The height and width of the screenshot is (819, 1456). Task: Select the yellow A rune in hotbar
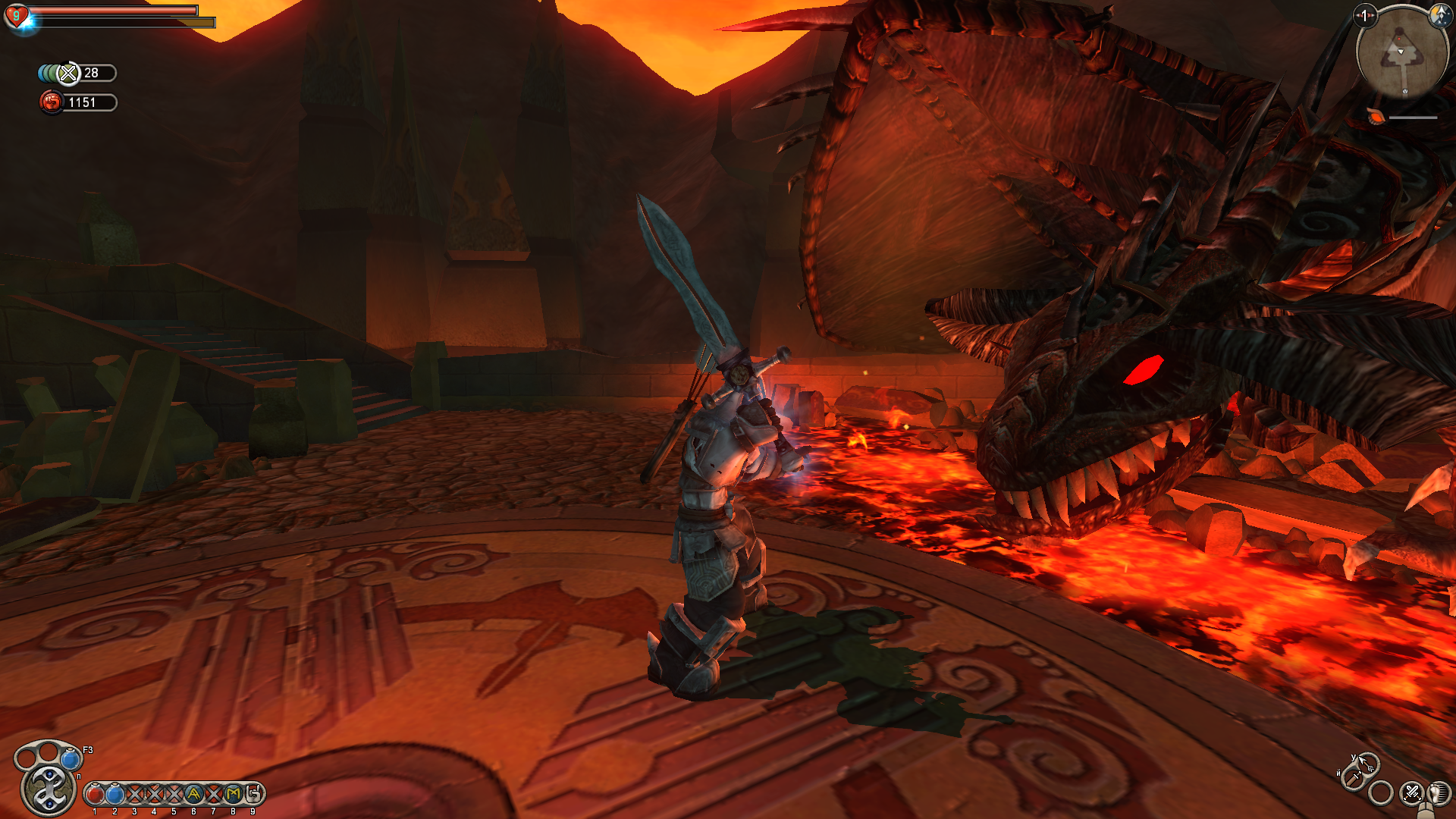coord(193,794)
